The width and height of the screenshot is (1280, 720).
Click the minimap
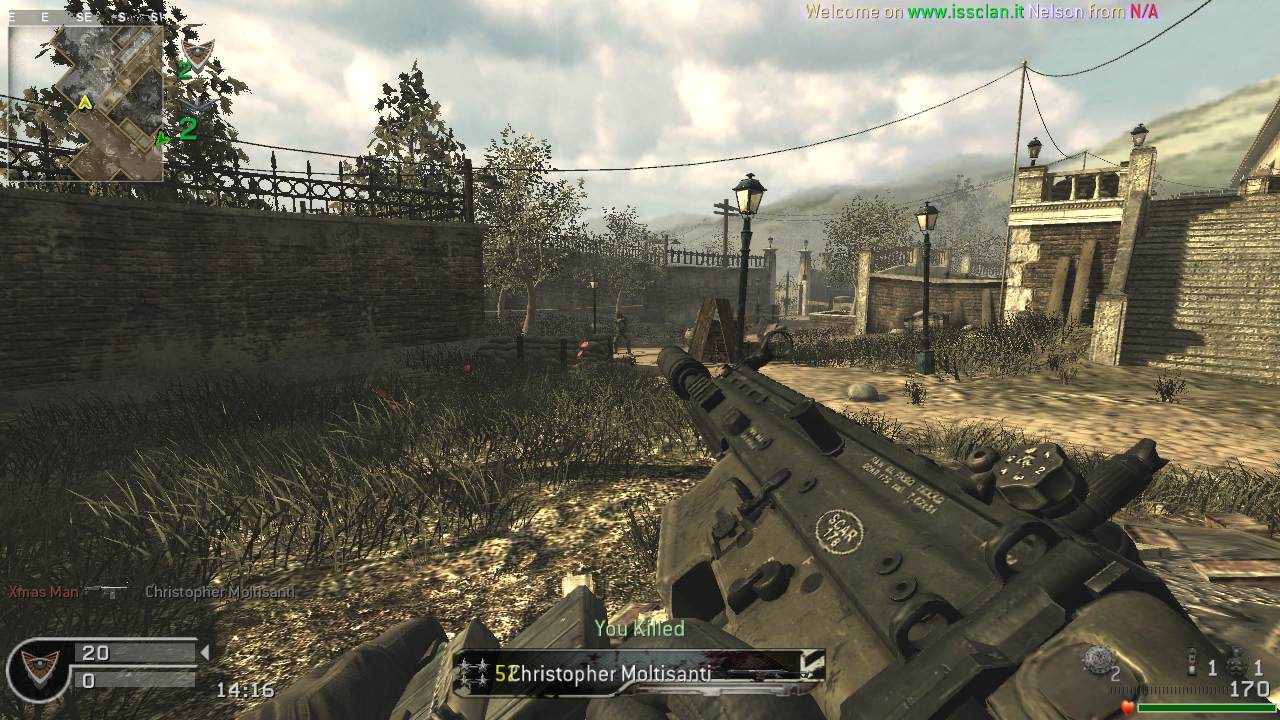(85, 102)
